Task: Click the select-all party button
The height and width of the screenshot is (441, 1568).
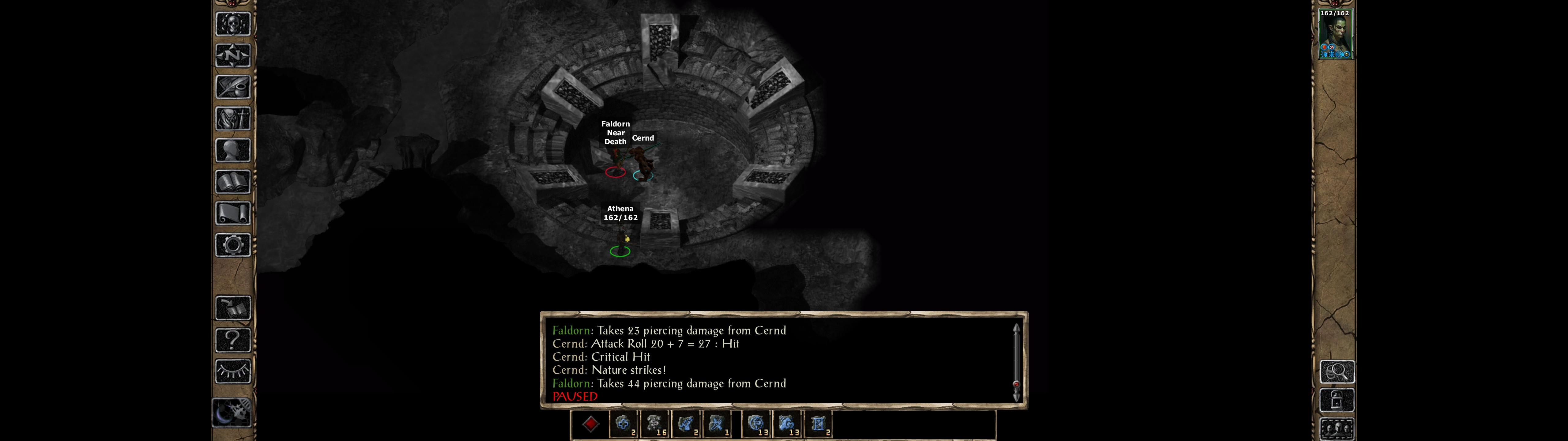Action: click(1337, 429)
